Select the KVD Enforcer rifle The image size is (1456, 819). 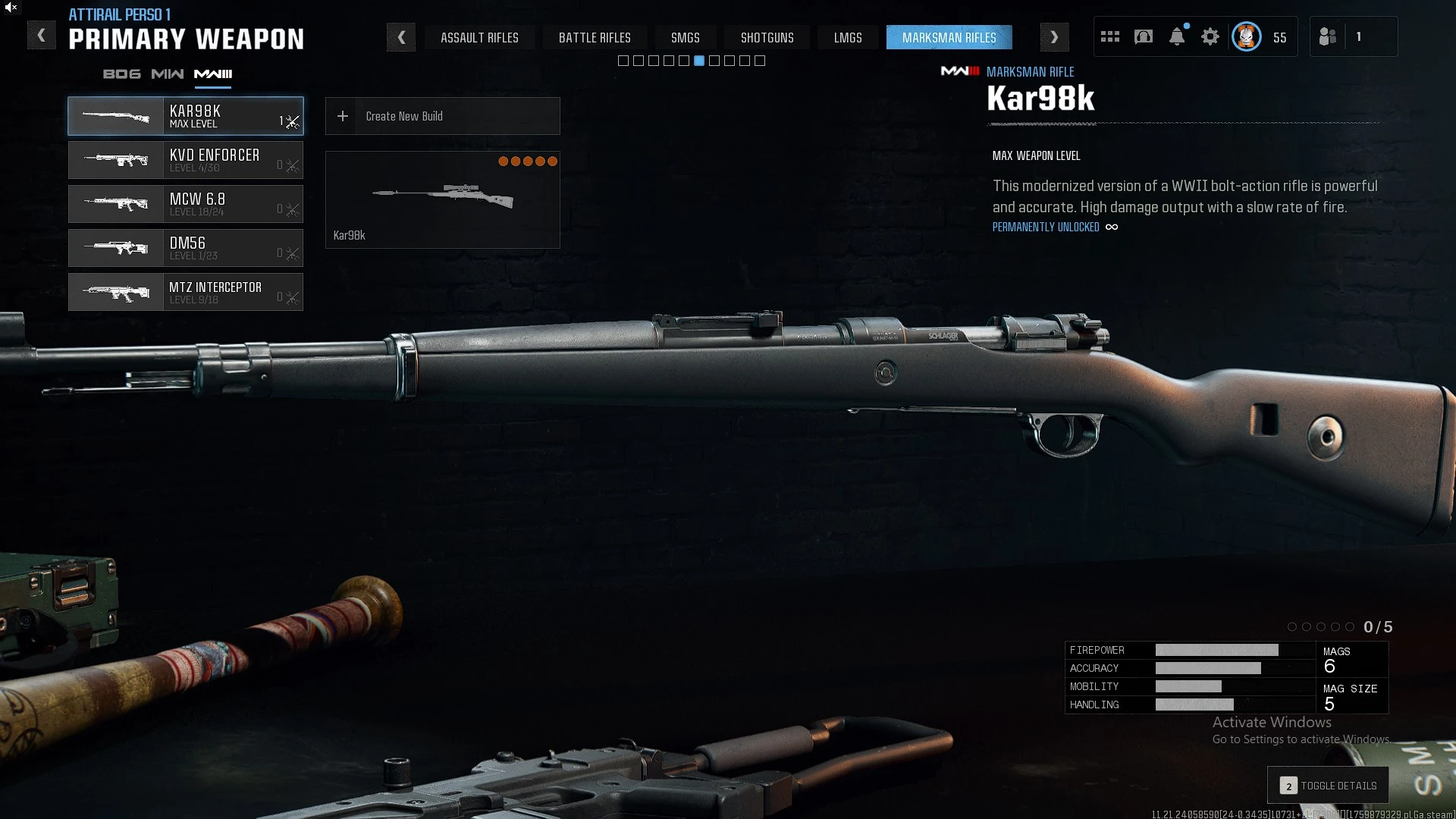coord(186,160)
